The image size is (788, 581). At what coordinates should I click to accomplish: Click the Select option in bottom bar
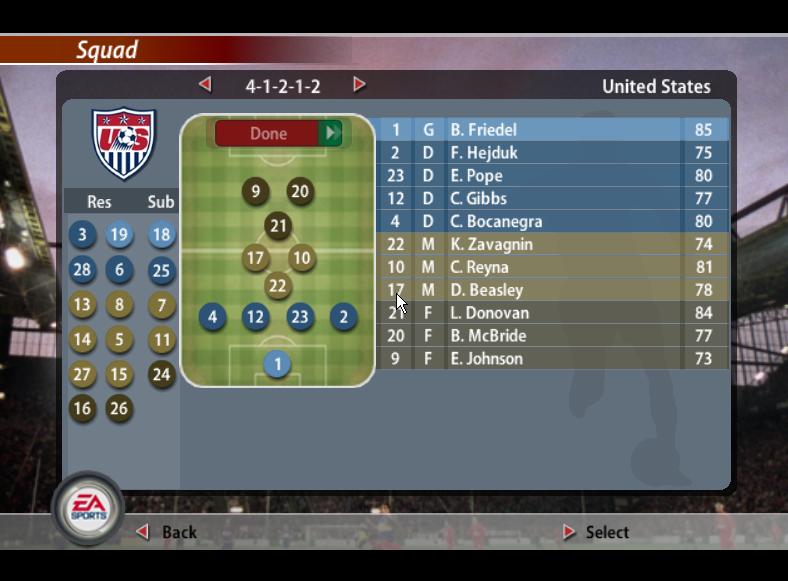[597, 532]
